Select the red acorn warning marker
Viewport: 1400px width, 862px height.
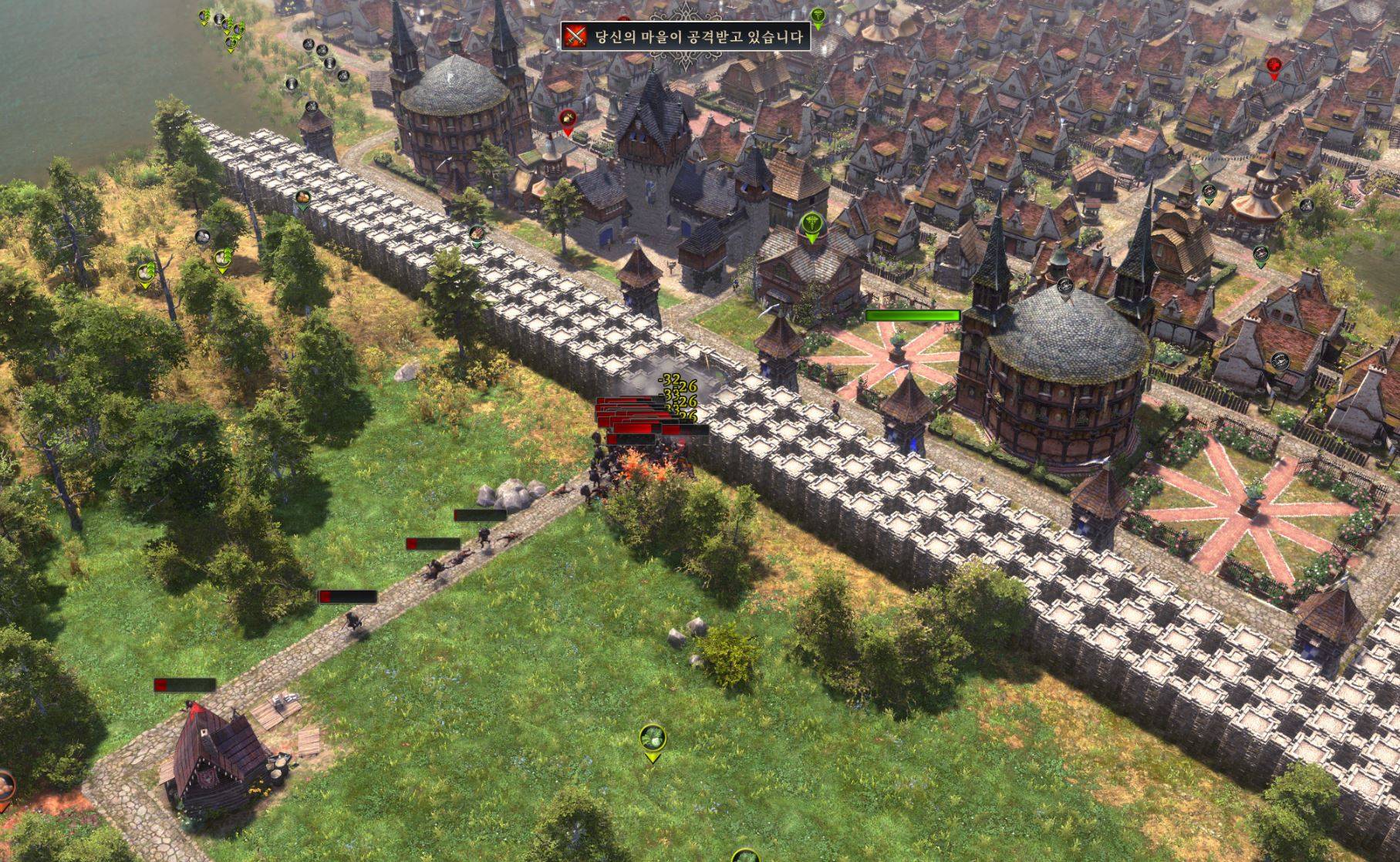[568, 119]
